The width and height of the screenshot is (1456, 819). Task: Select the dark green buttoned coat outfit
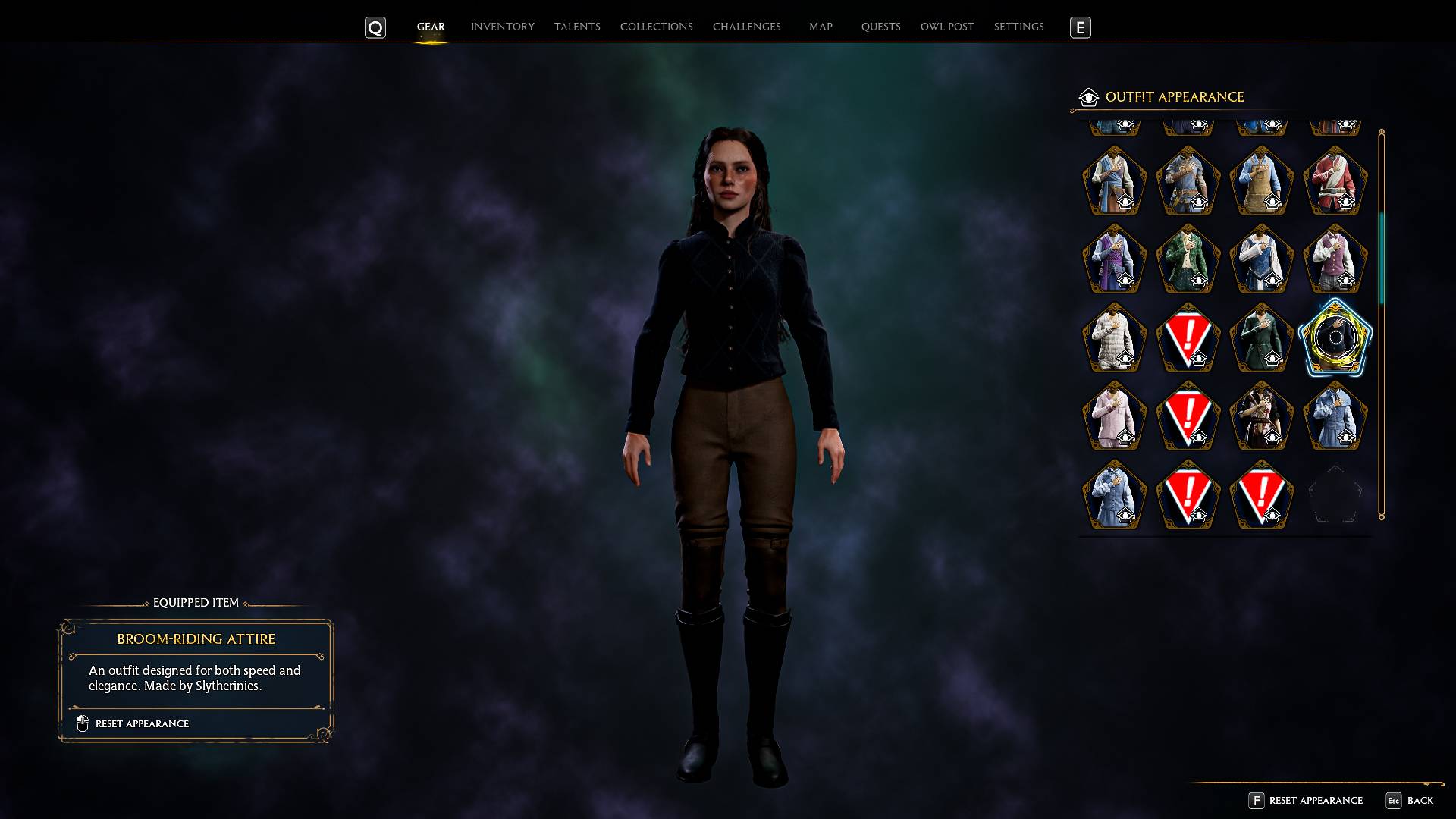click(x=1261, y=338)
